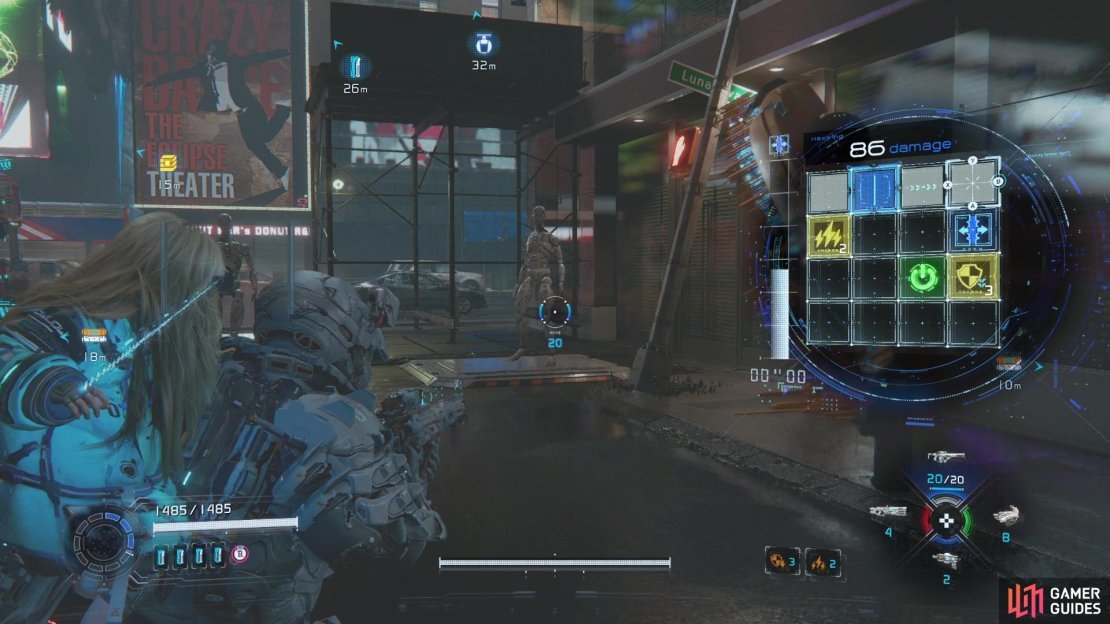Choose the green power symbol hack tile
Screen dimensions: 1110x624
pyautogui.click(x=922, y=277)
